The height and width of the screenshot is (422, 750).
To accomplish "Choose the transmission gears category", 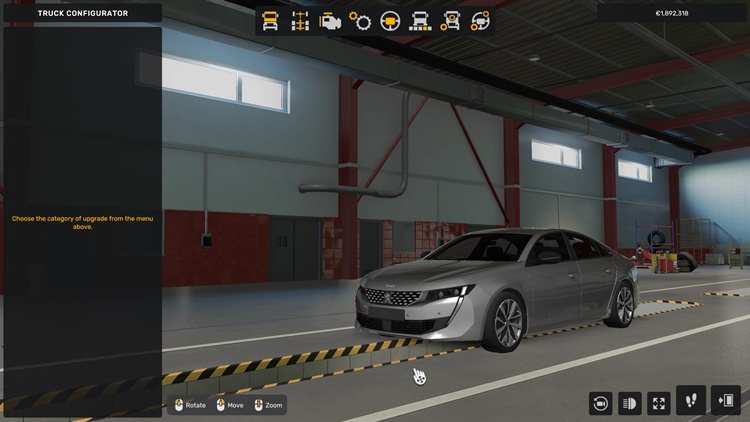I will tap(360, 20).
